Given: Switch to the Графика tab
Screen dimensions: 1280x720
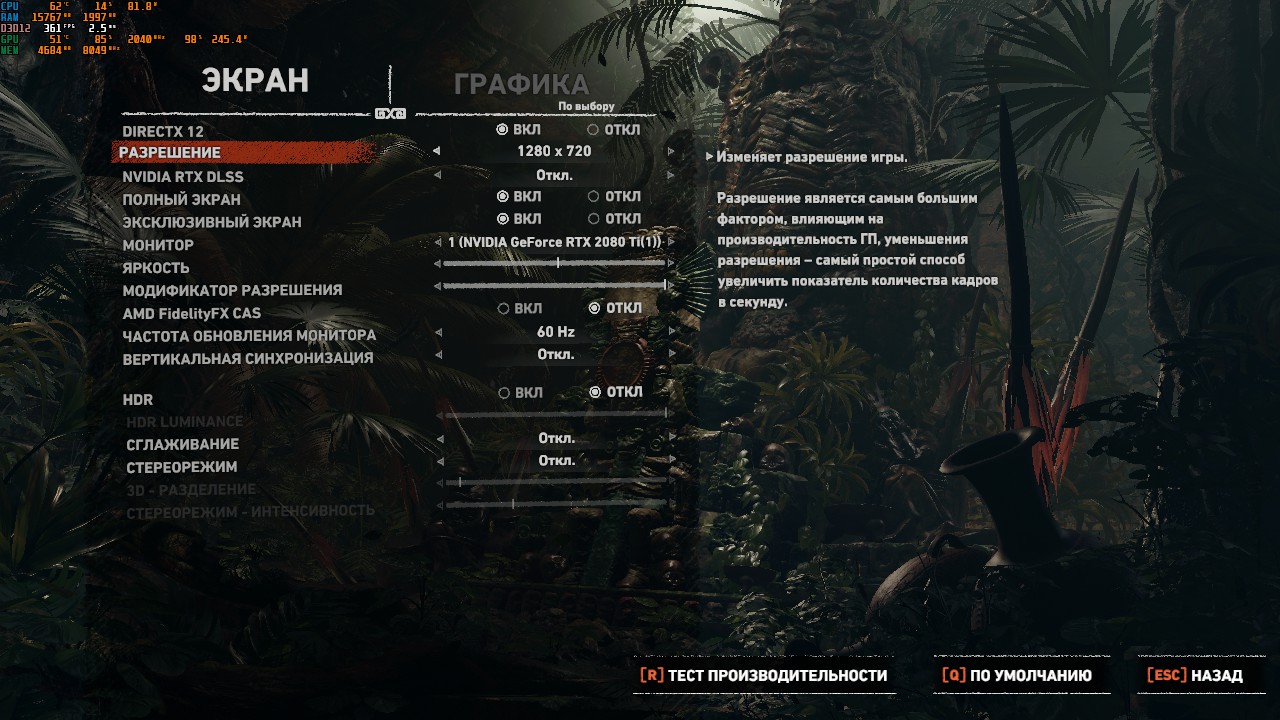Looking at the screenshot, I should (x=521, y=85).
